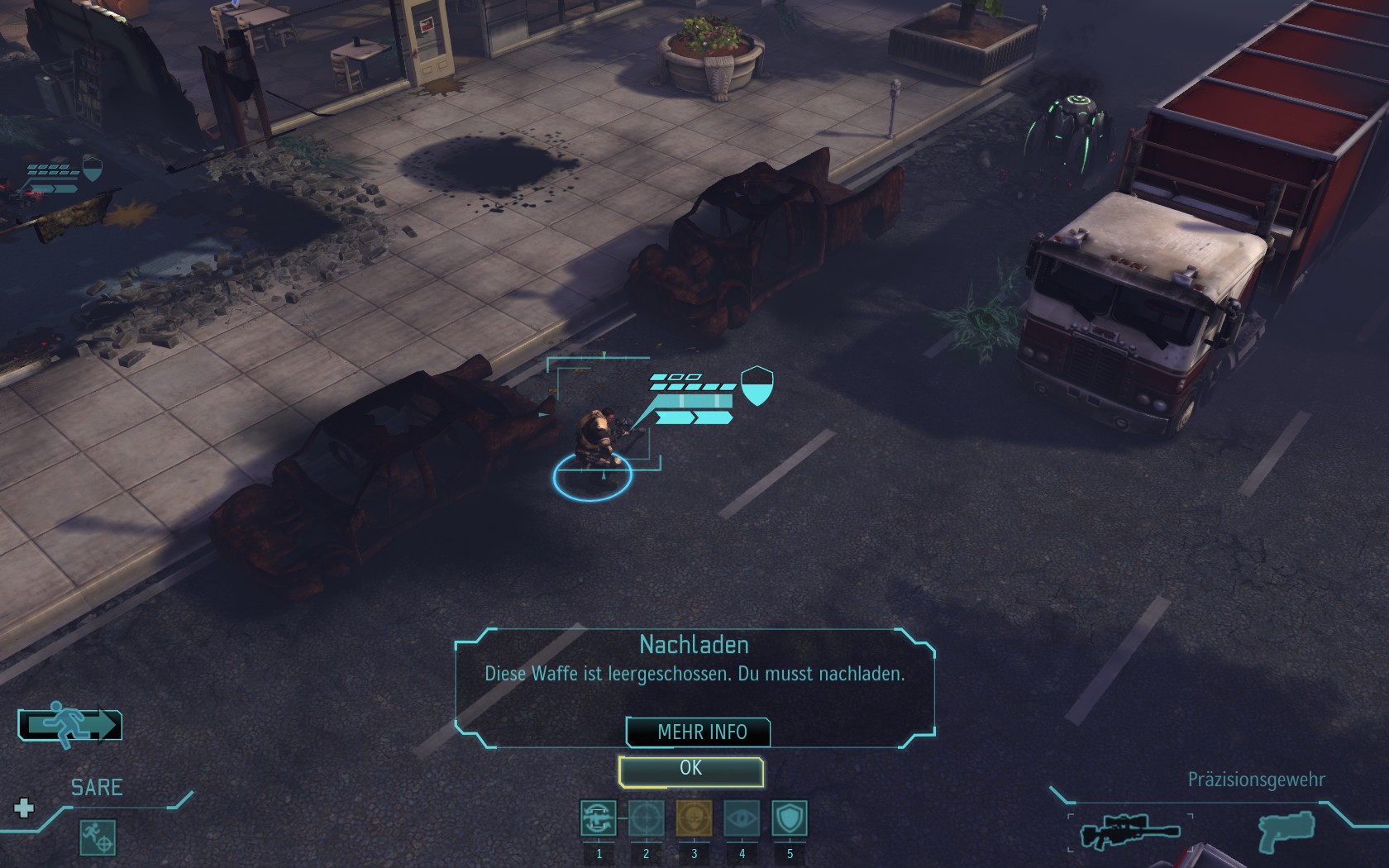Activate the reload weapon ability
The height and width of the screenshot is (868, 1389).
coord(598,818)
